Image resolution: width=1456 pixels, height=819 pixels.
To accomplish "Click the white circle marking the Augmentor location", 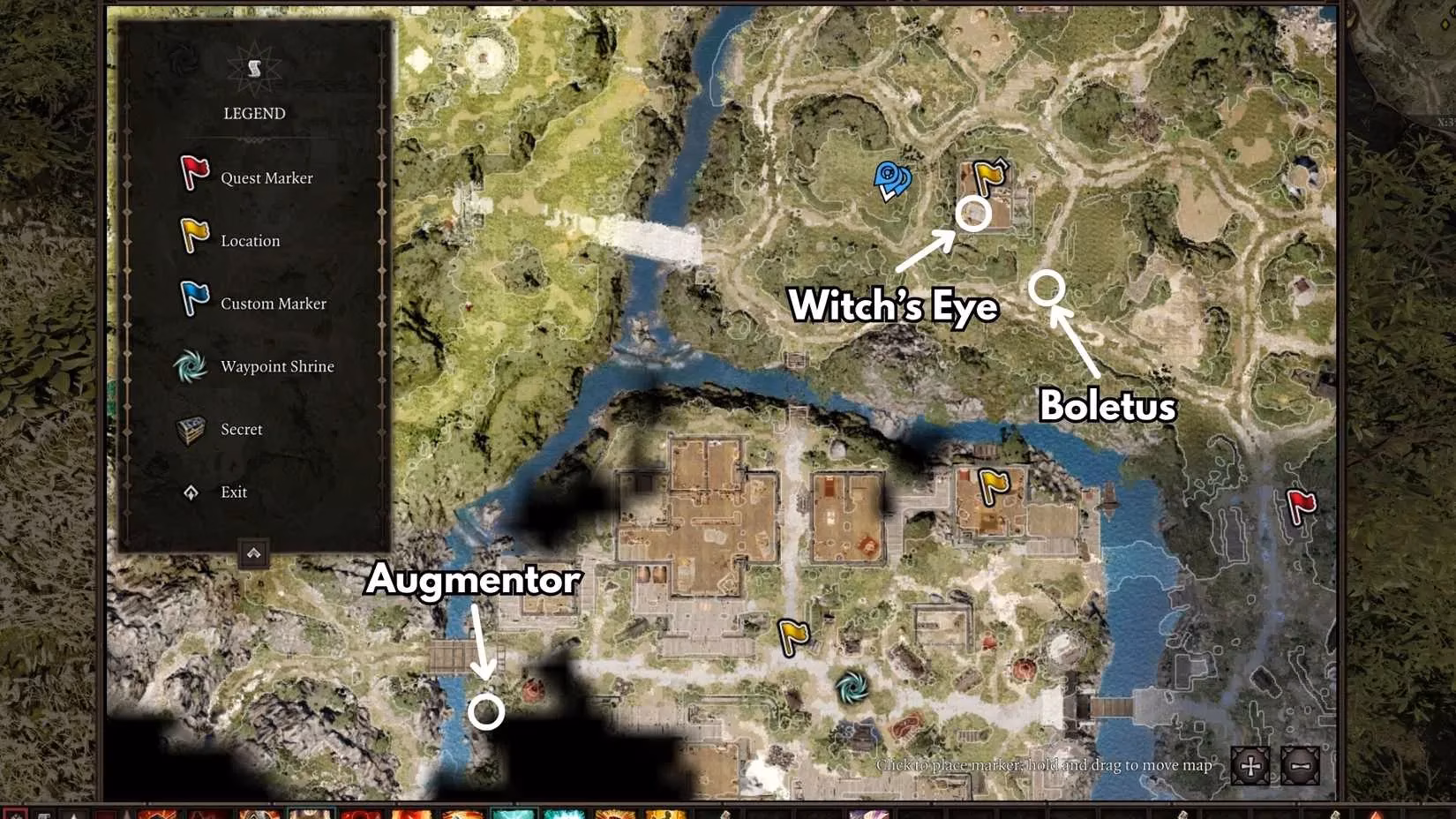I will pyautogui.click(x=488, y=710).
